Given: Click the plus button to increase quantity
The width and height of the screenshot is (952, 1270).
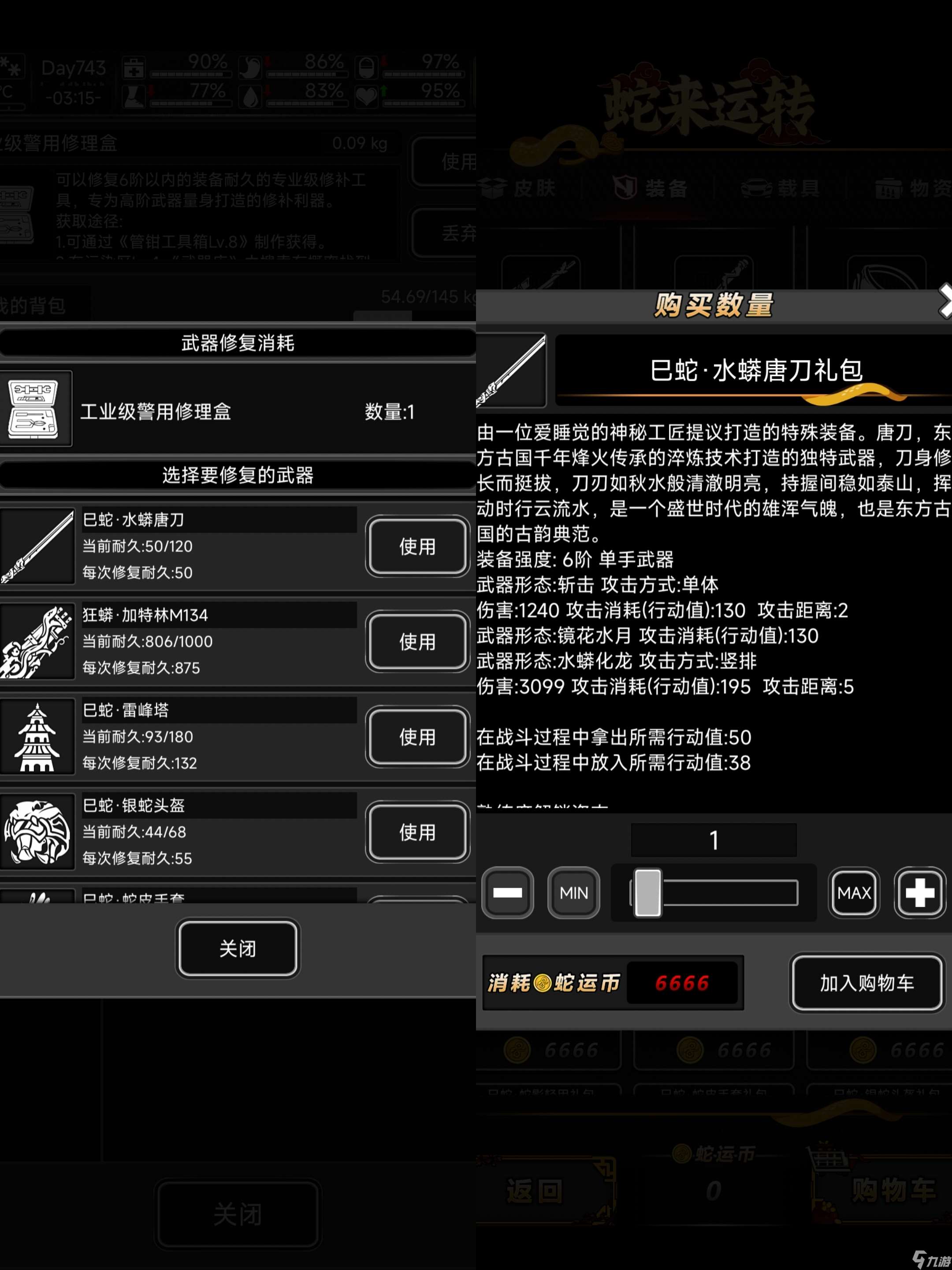Looking at the screenshot, I should point(920,893).
